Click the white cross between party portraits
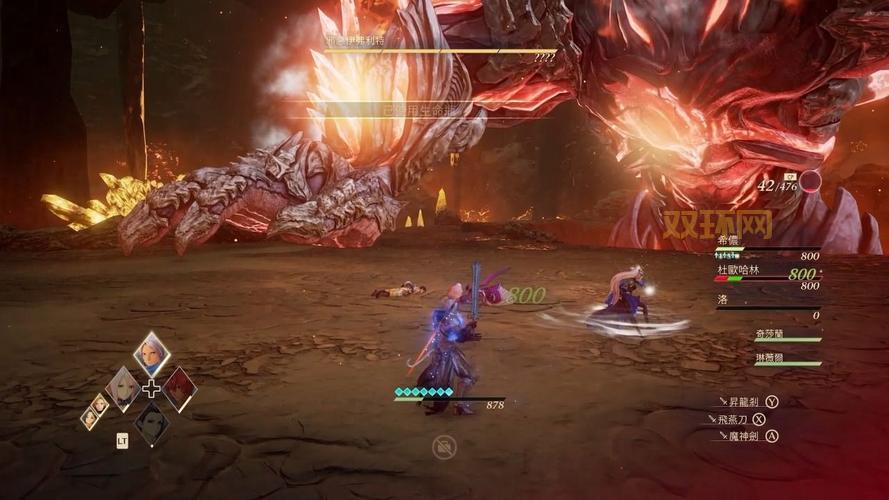889x500 pixels. 151,389
